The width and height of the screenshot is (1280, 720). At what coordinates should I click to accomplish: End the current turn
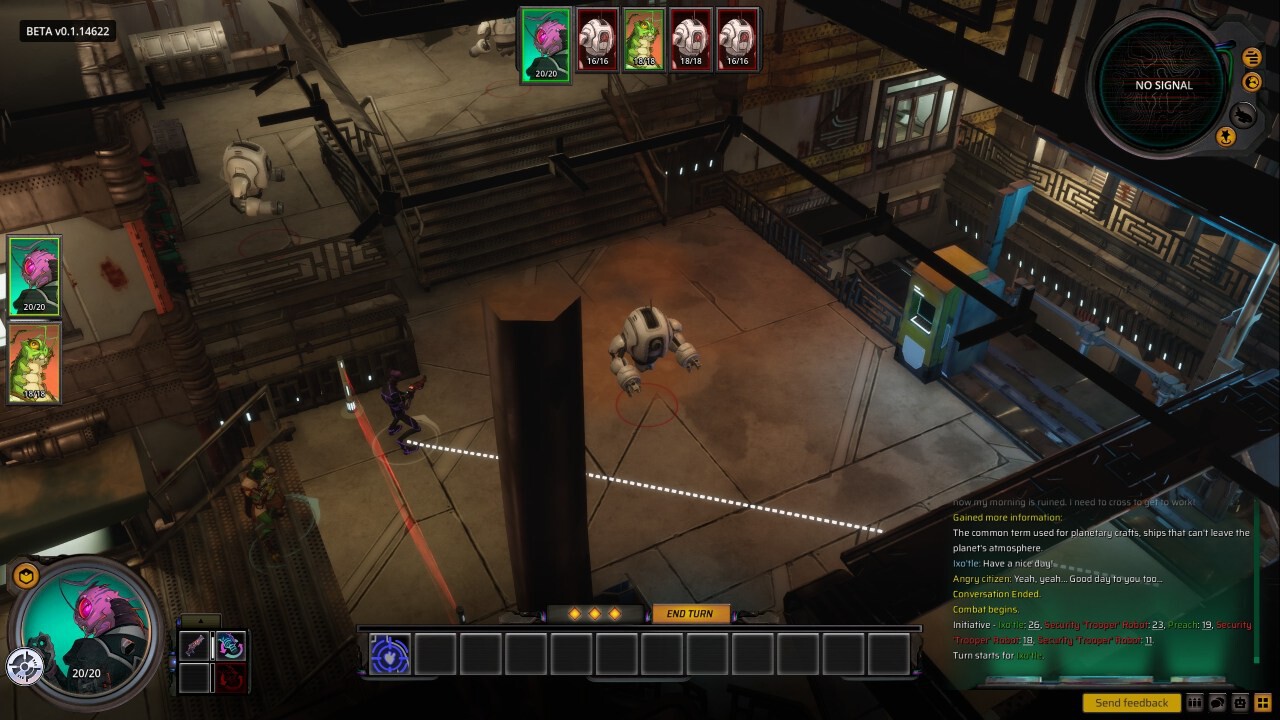[x=690, y=613]
